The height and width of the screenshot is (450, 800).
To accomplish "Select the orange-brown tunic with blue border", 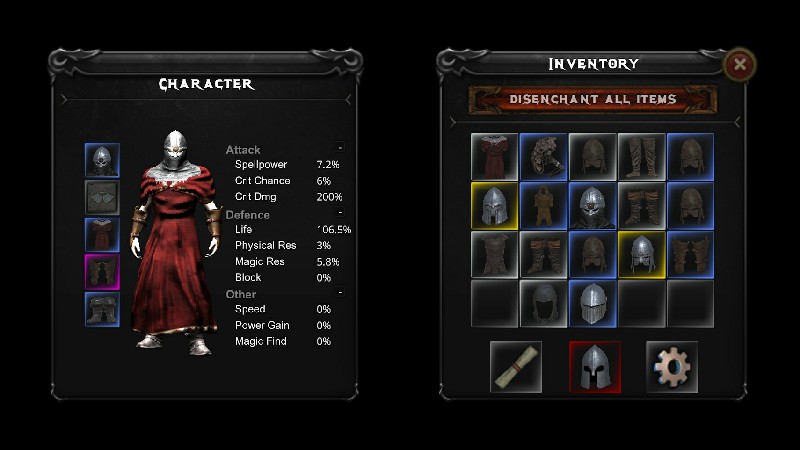I will point(544,206).
